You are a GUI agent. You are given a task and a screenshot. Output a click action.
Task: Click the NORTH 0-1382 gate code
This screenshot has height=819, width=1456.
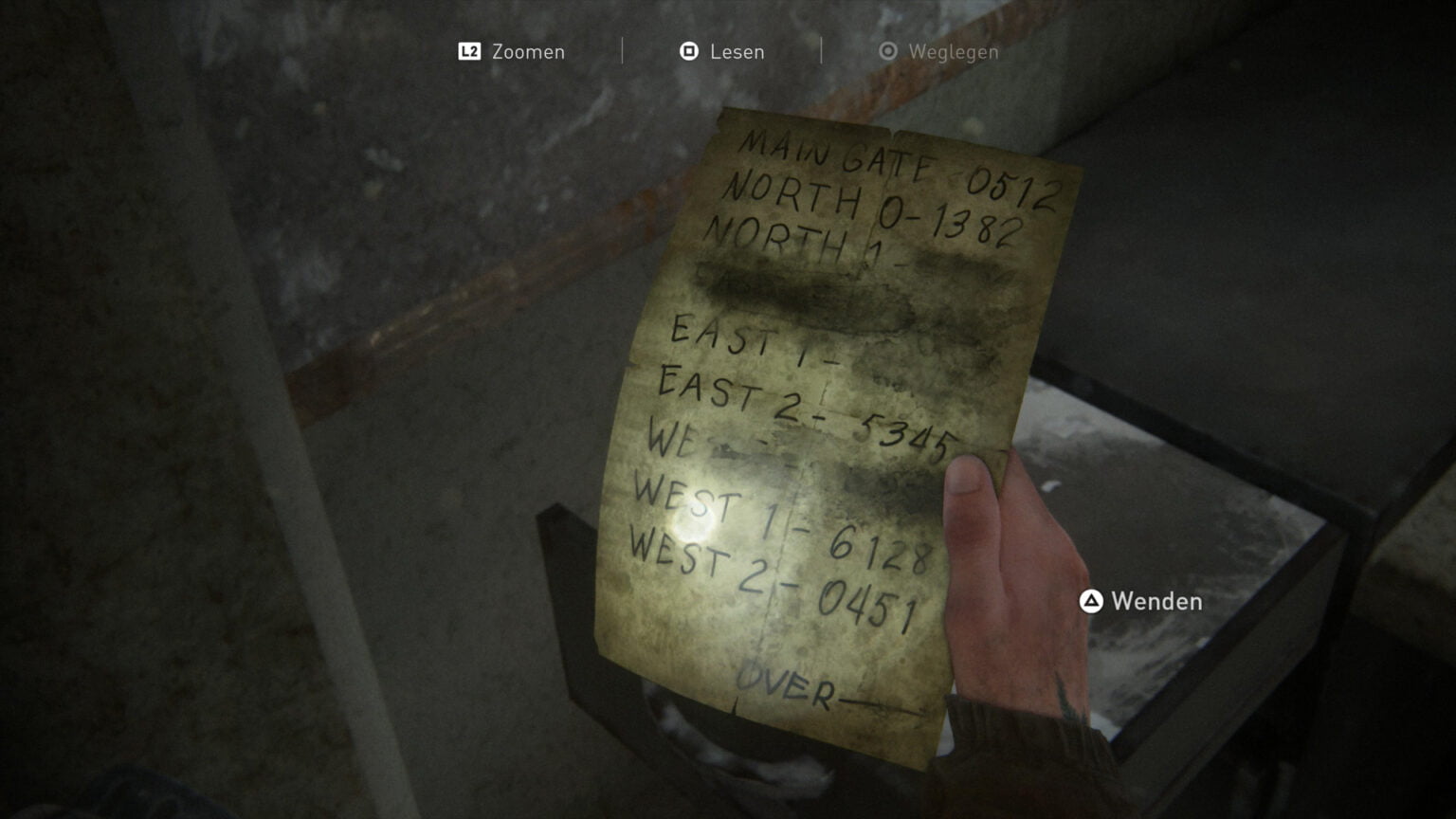(872, 209)
